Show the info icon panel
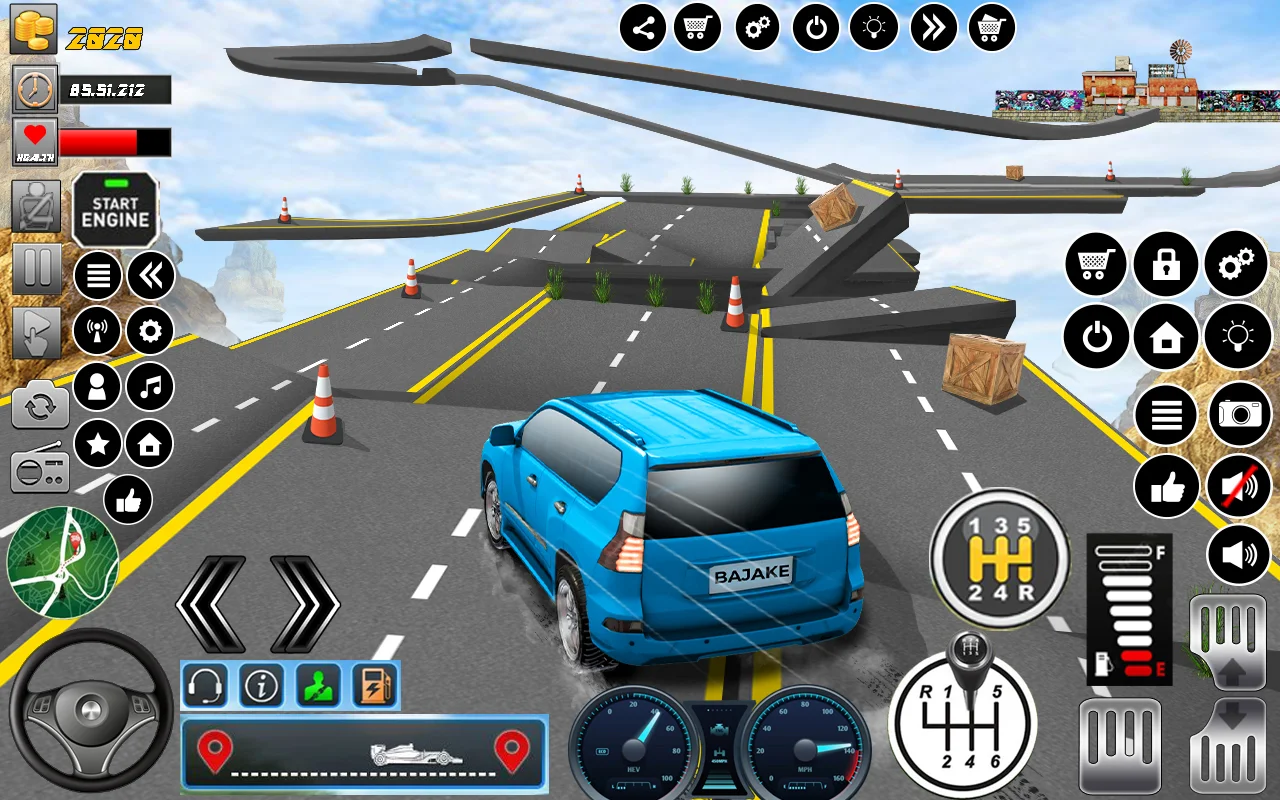The height and width of the screenshot is (800, 1280). (x=262, y=686)
